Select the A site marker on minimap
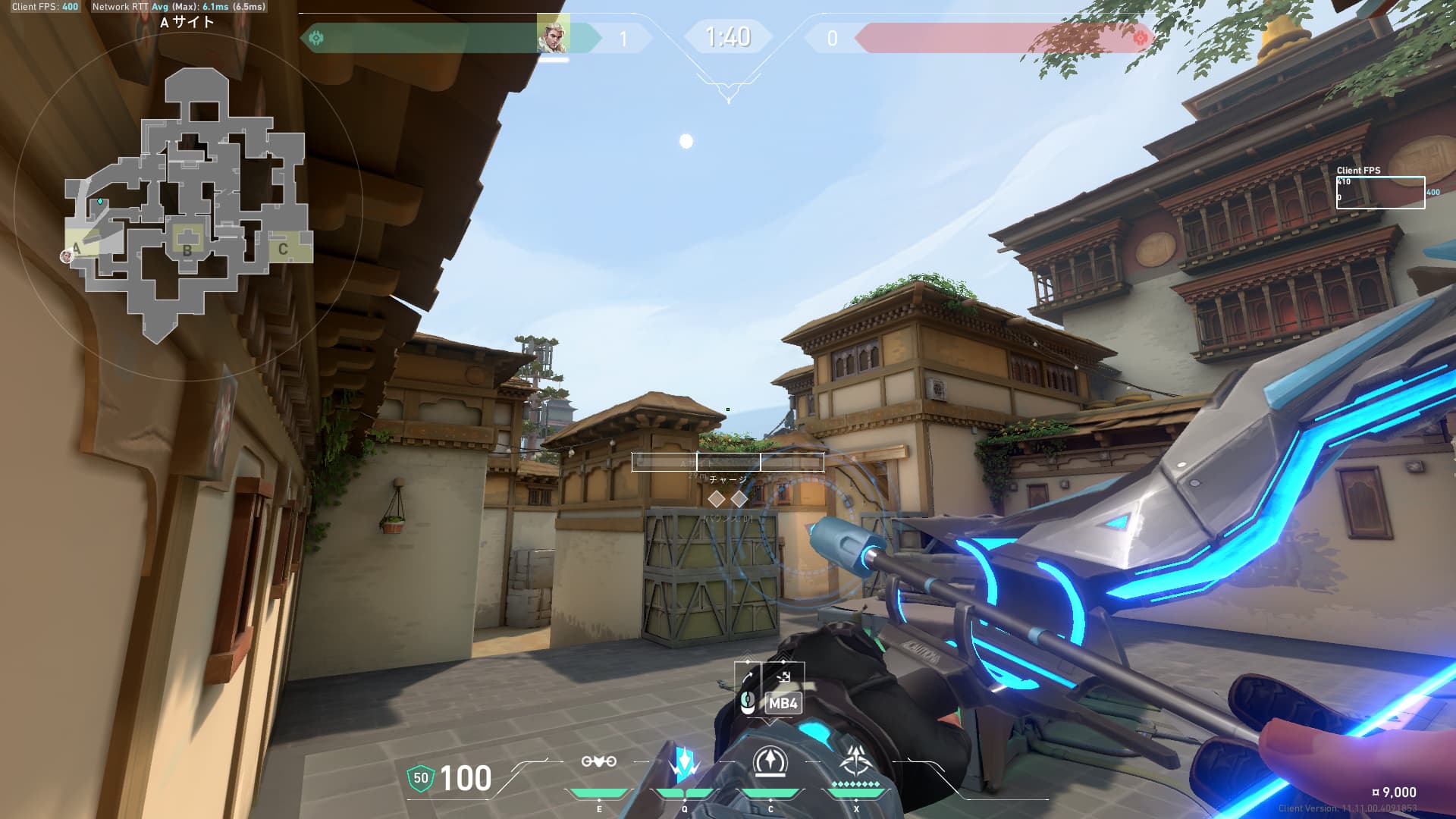Viewport: 1456px width, 819px height. pos(77,247)
